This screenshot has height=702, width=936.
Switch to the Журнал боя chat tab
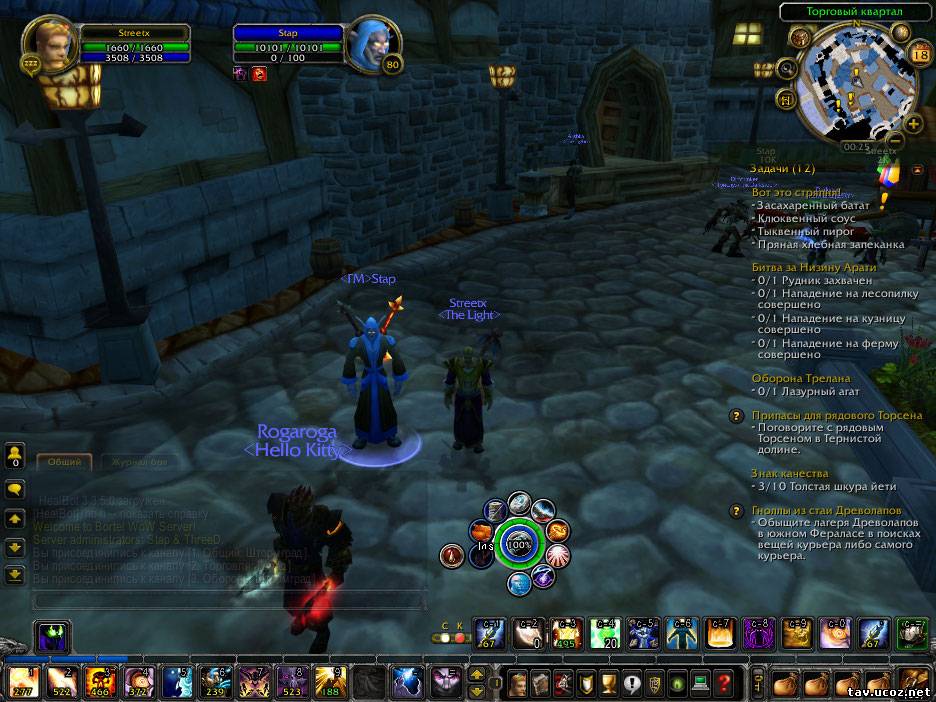point(139,462)
